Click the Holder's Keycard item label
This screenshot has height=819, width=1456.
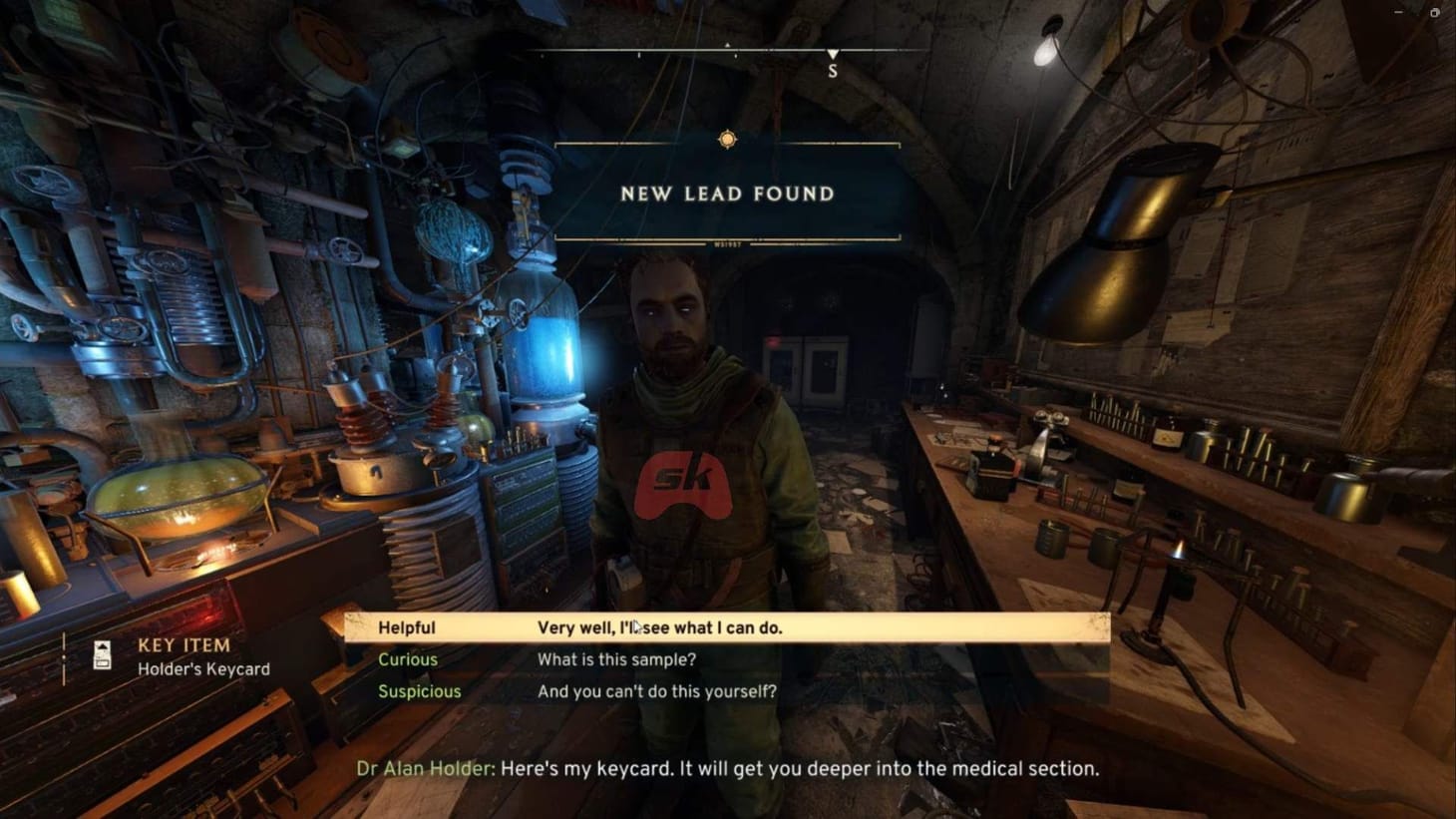click(x=202, y=669)
